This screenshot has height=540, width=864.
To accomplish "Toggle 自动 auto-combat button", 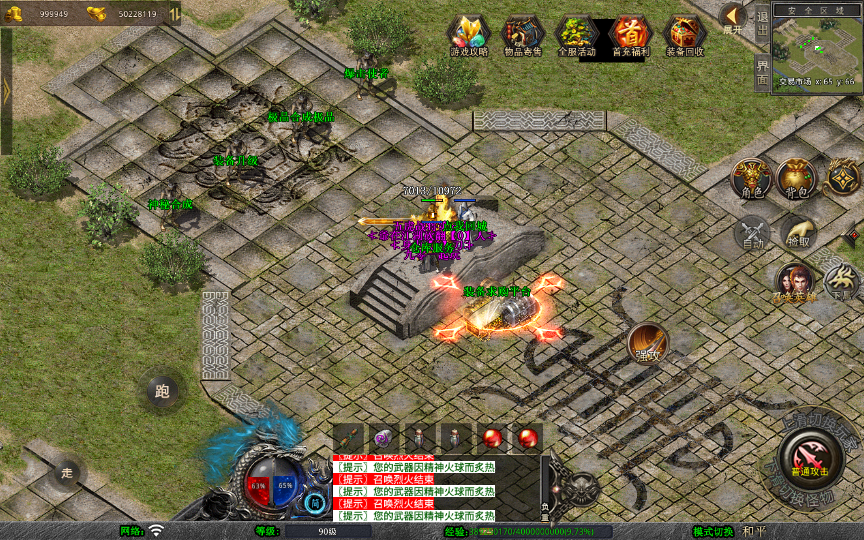I will (752, 234).
